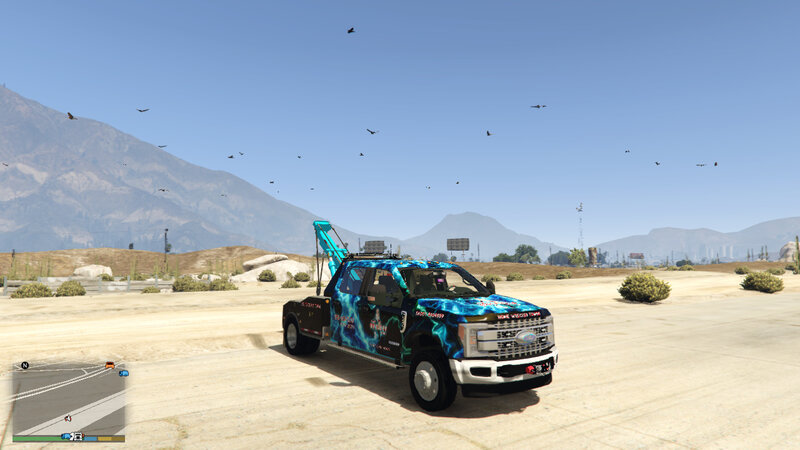Click the orange vehicle blip on minimap
The width and height of the screenshot is (800, 450).
pyautogui.click(x=108, y=365)
